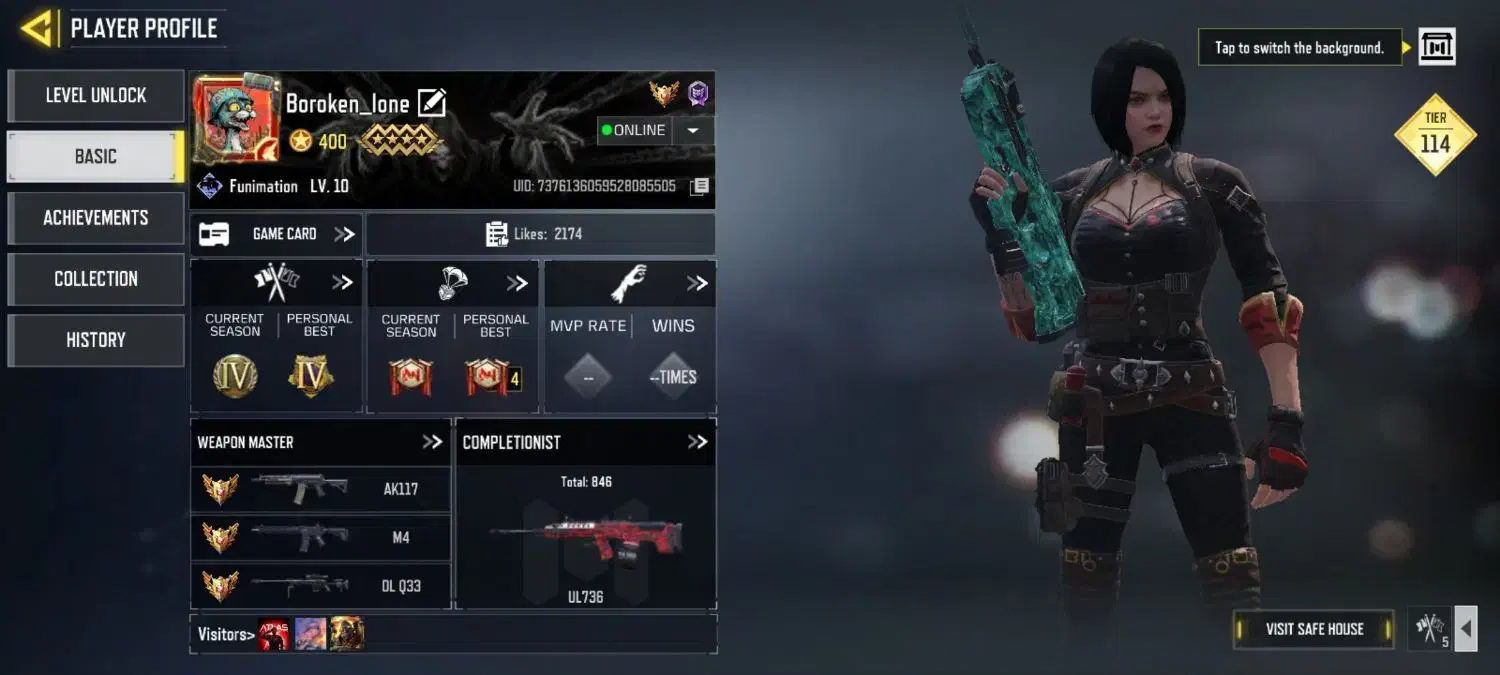Tap the background switch icon

[1437, 47]
